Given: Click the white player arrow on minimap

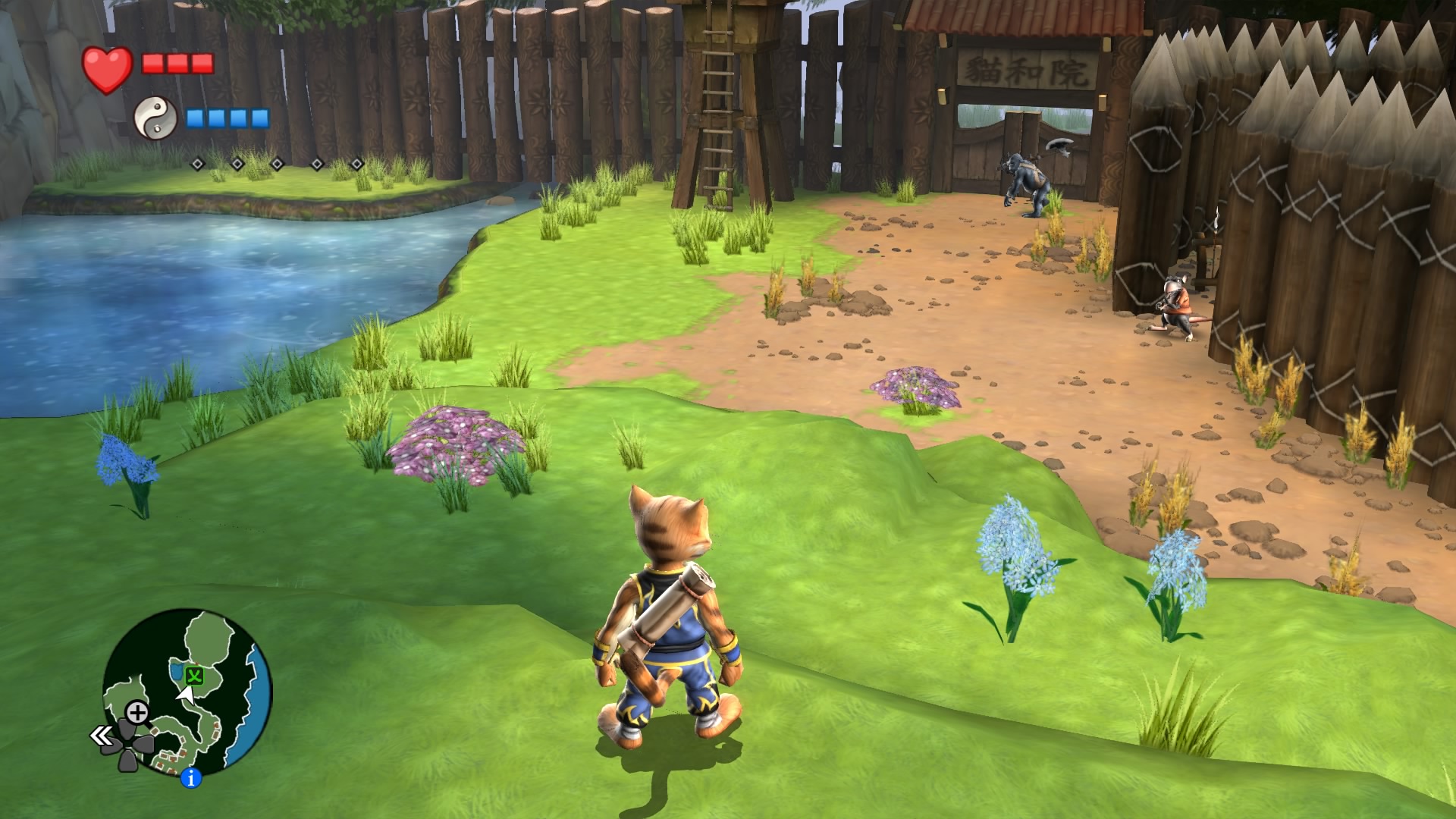Looking at the screenshot, I should (x=185, y=693).
